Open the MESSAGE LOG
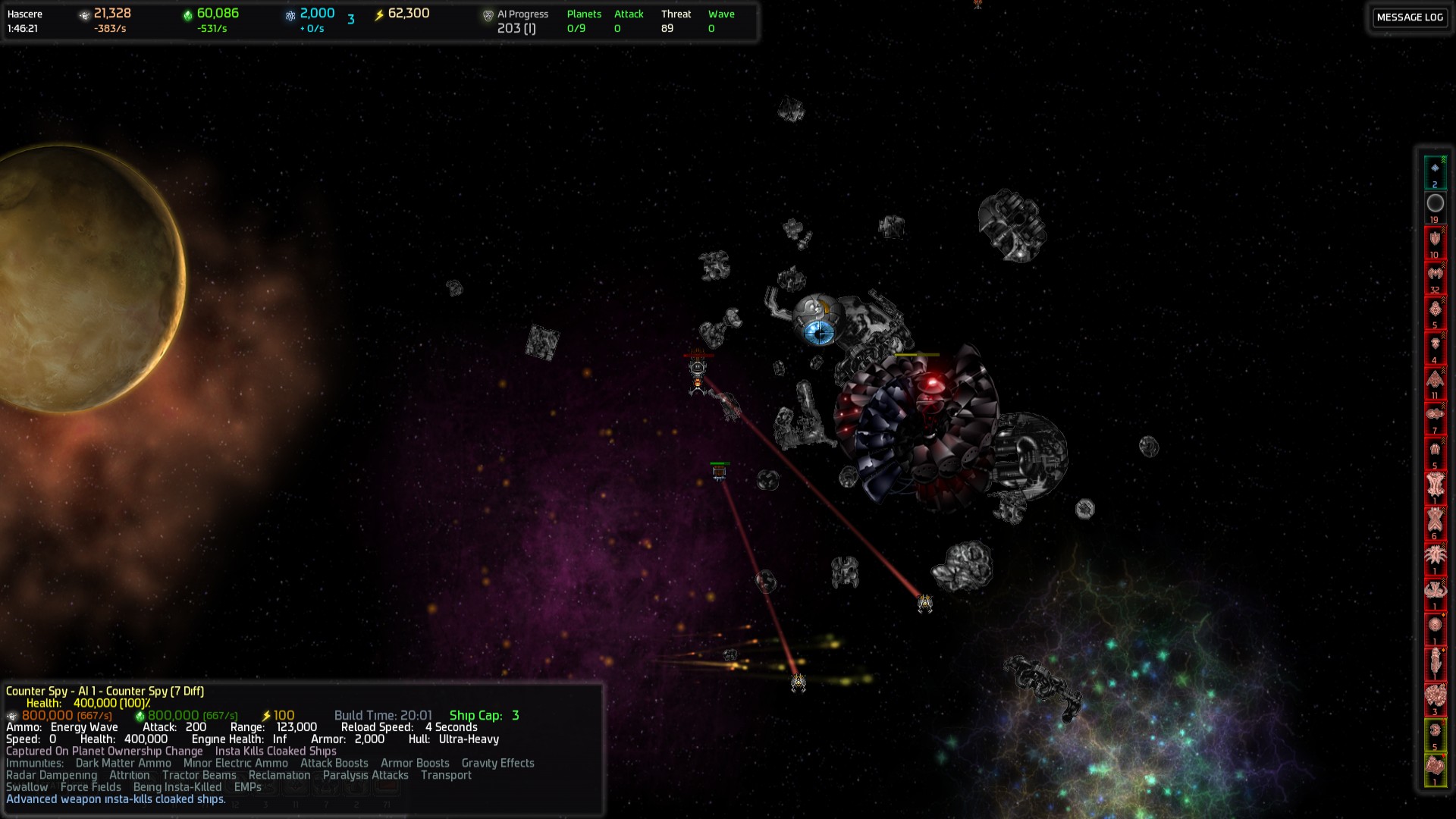The image size is (1456, 819). tap(1409, 17)
